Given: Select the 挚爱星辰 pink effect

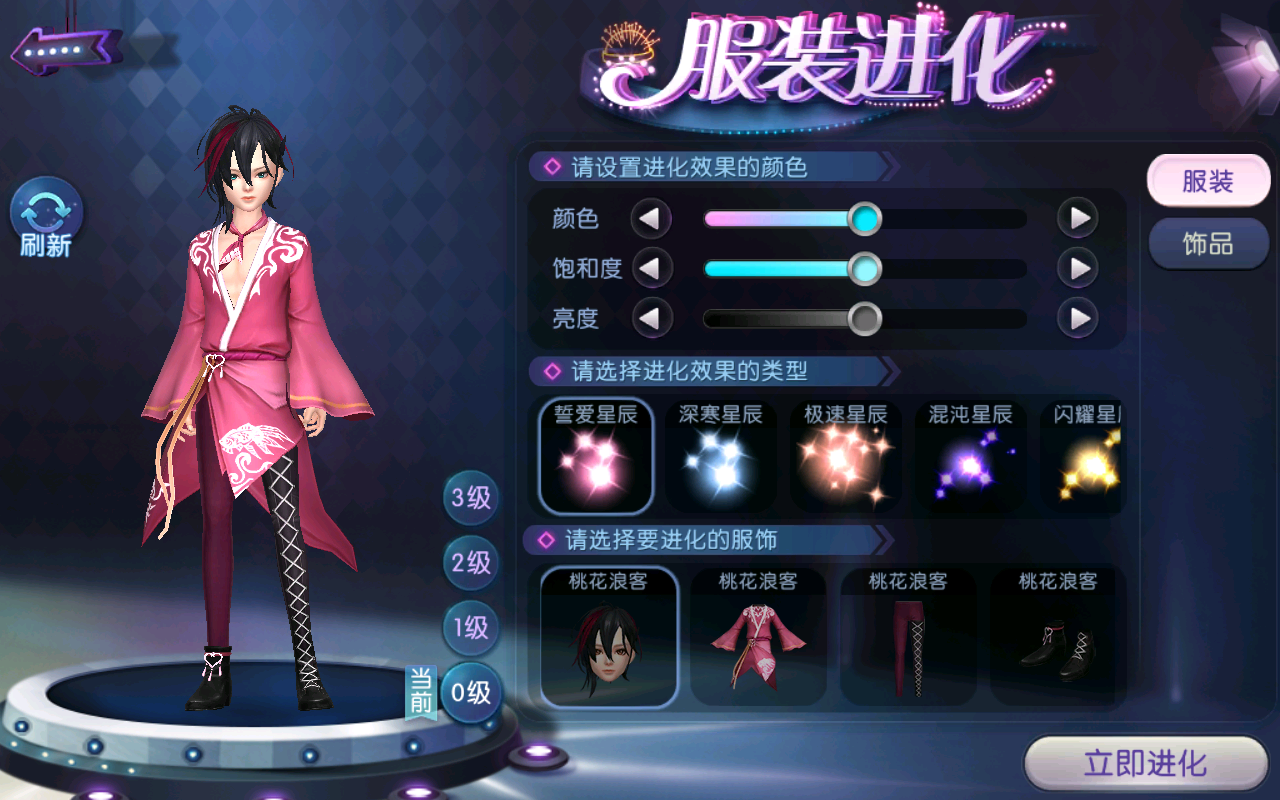Looking at the screenshot, I should coord(596,455).
